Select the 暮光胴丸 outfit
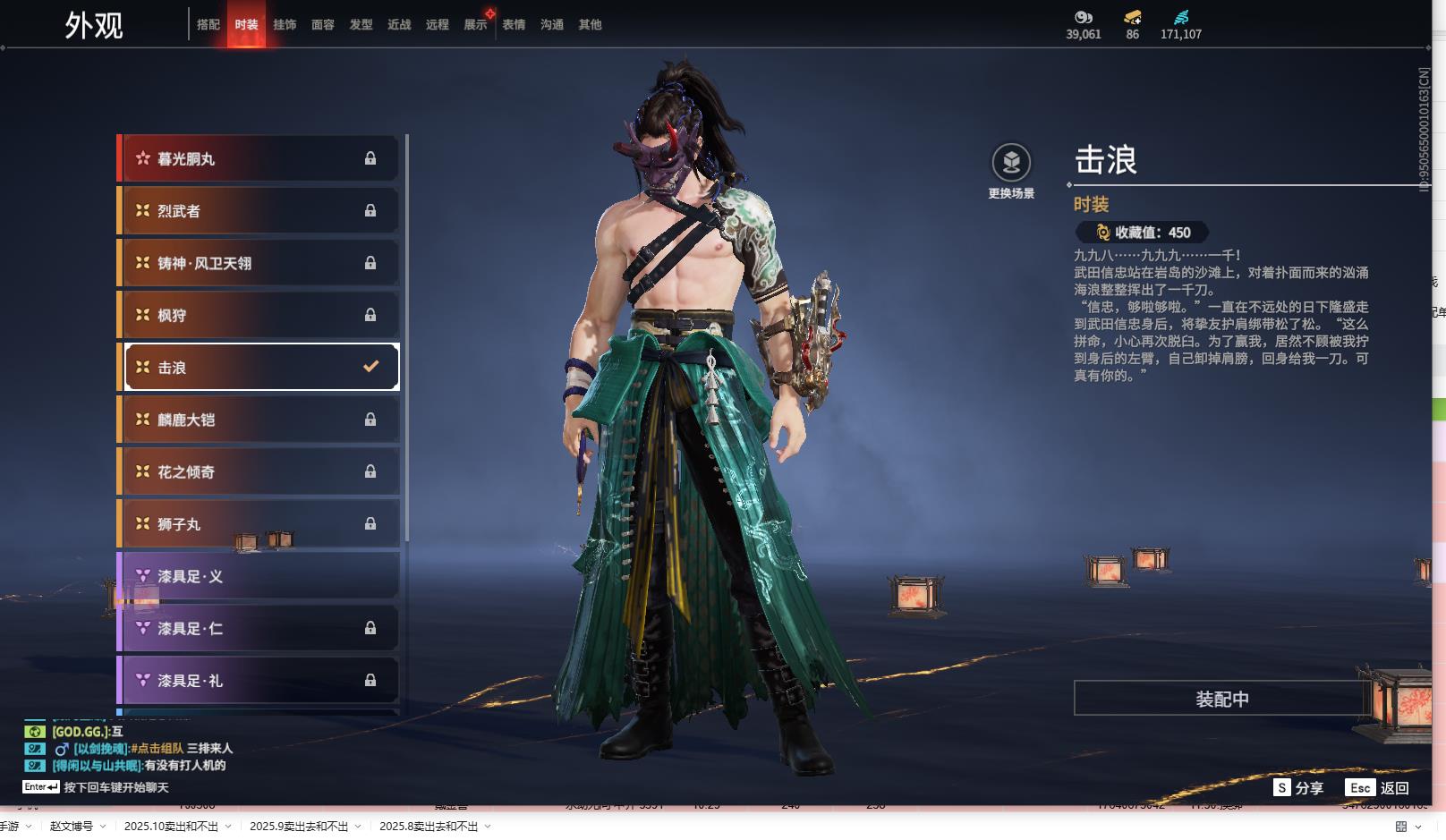This screenshot has height=840, width=1446. click(x=259, y=158)
